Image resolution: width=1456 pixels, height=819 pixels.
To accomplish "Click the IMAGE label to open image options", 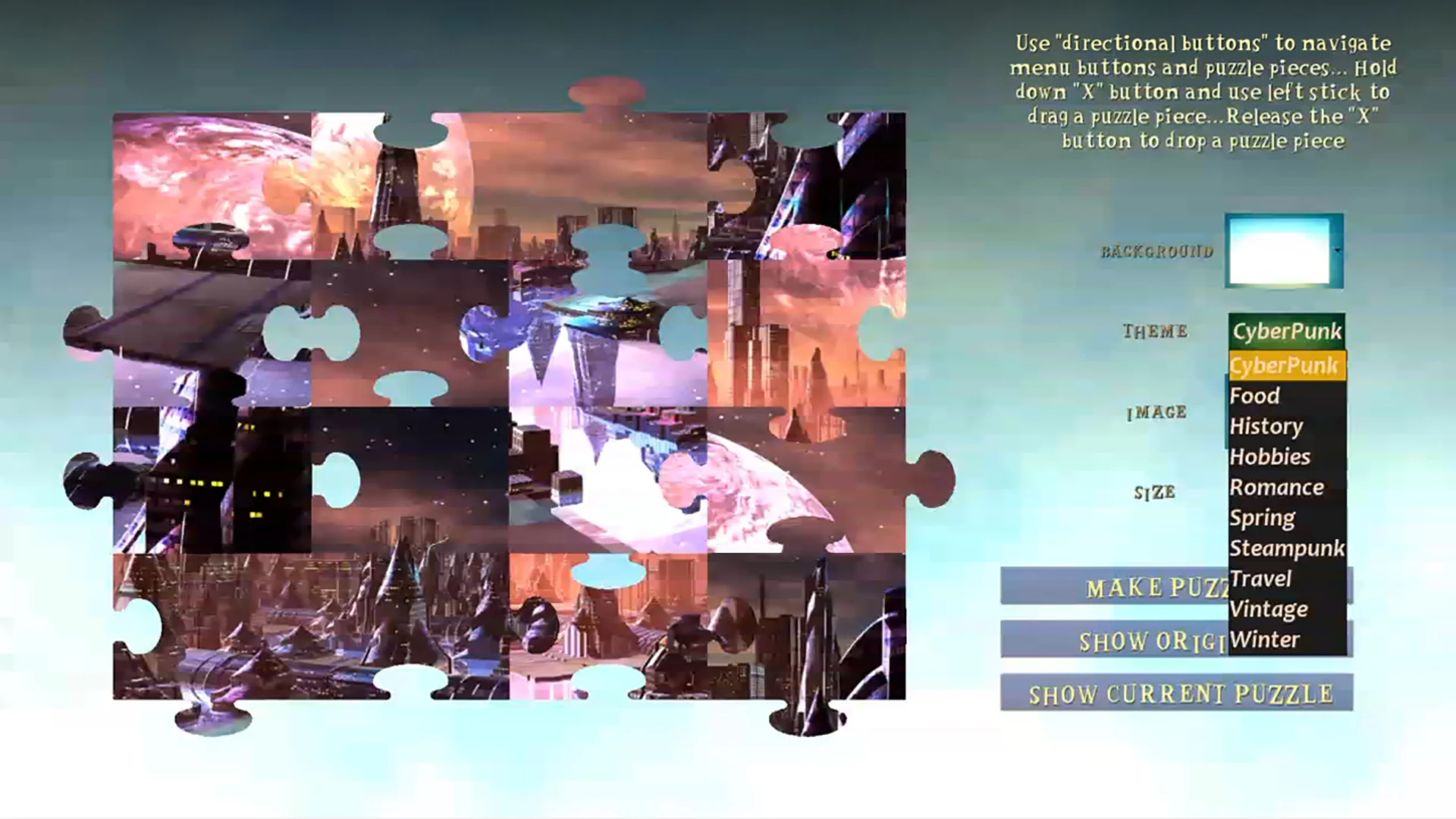I will click(x=1156, y=413).
